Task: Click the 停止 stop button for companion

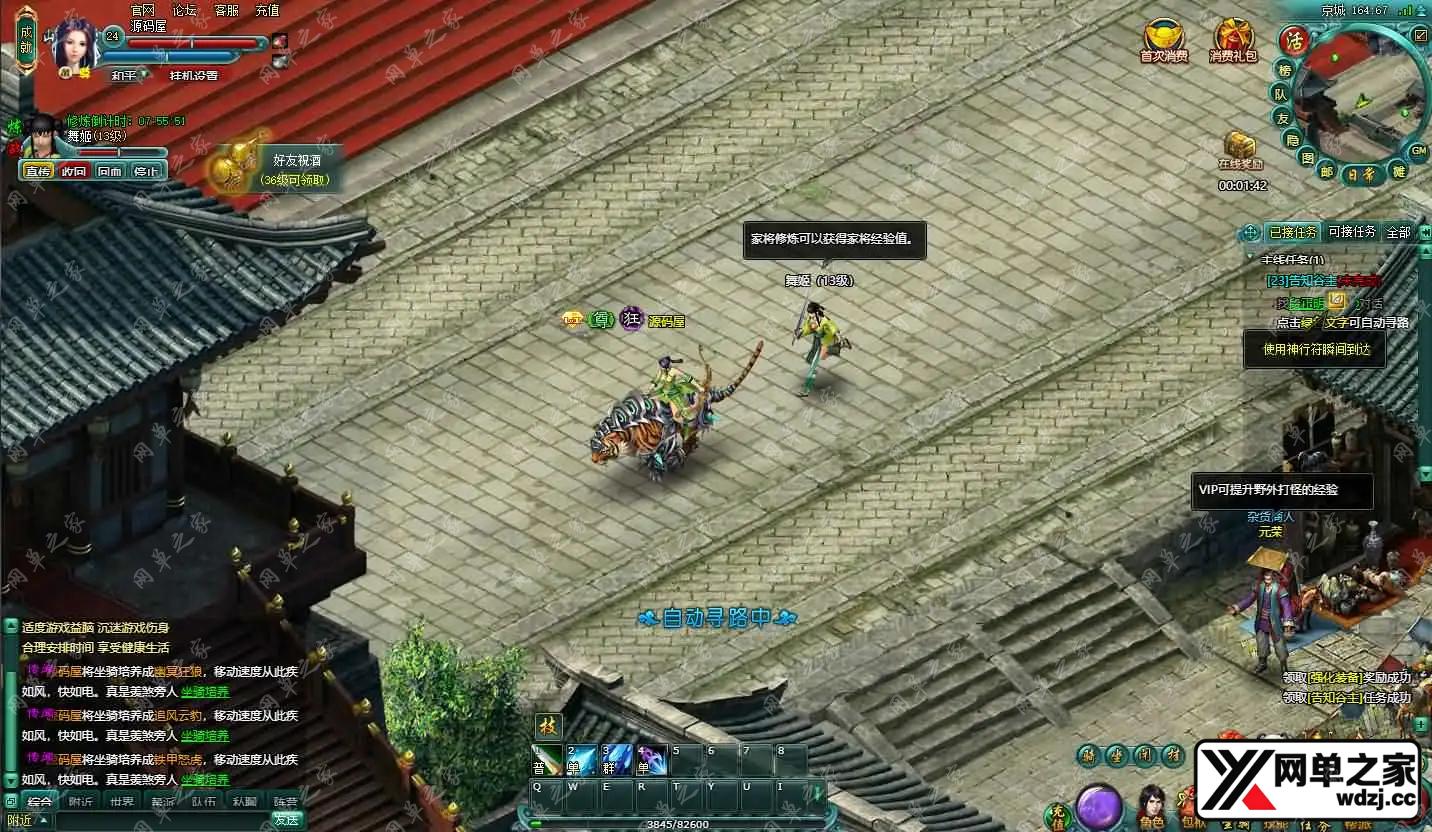Action: click(x=146, y=171)
